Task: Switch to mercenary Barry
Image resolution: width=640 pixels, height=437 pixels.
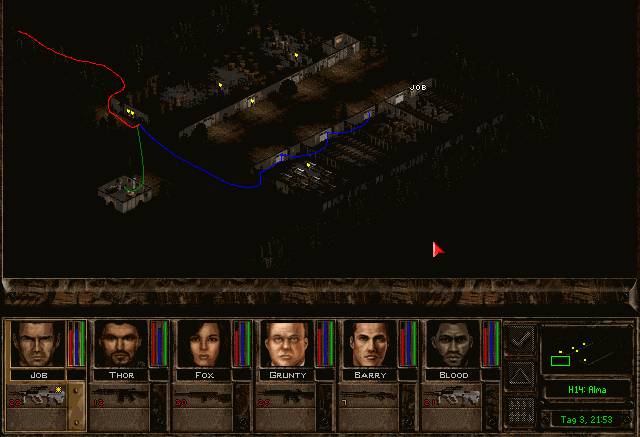Action: point(369,343)
